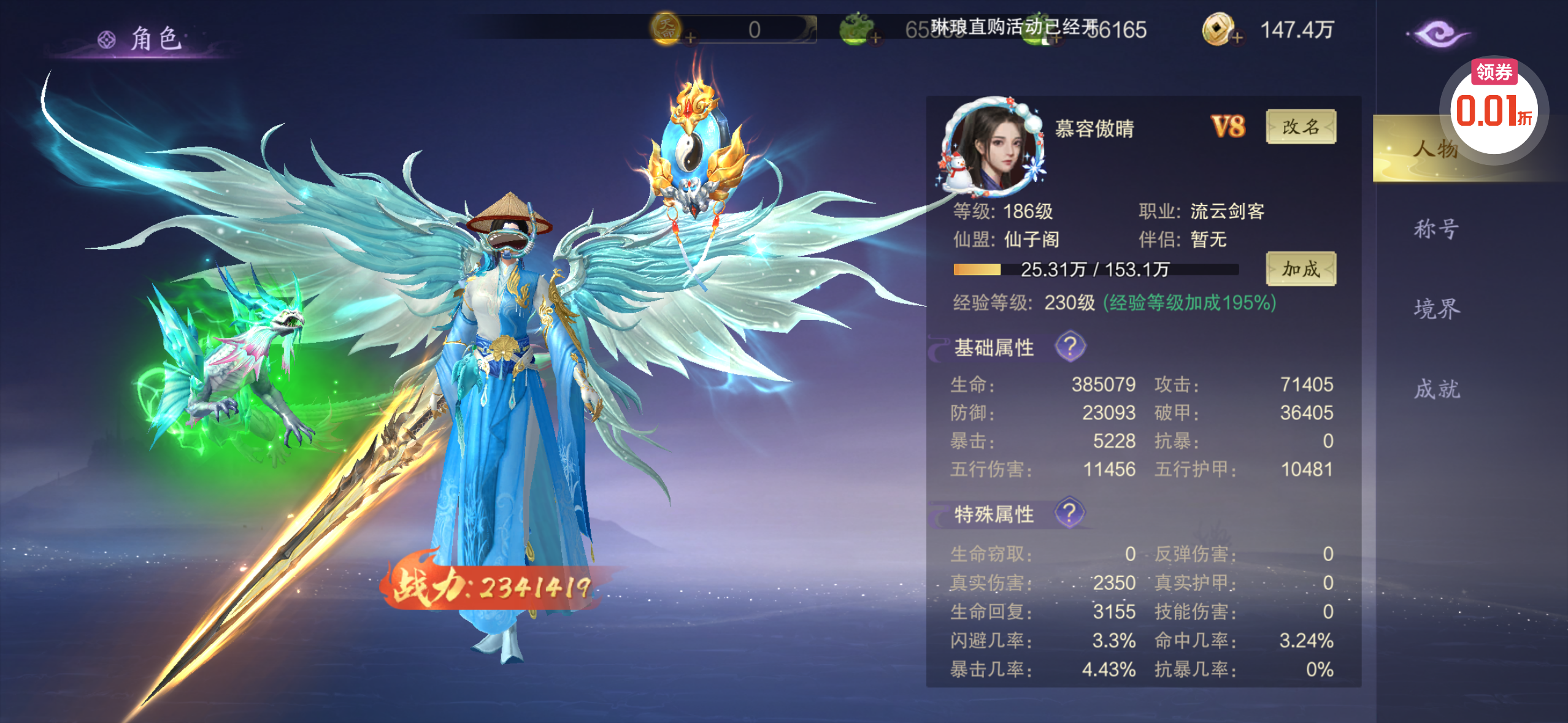Show the 成就 achievements tab
This screenshot has width=1568, height=723.
pos(1435,389)
